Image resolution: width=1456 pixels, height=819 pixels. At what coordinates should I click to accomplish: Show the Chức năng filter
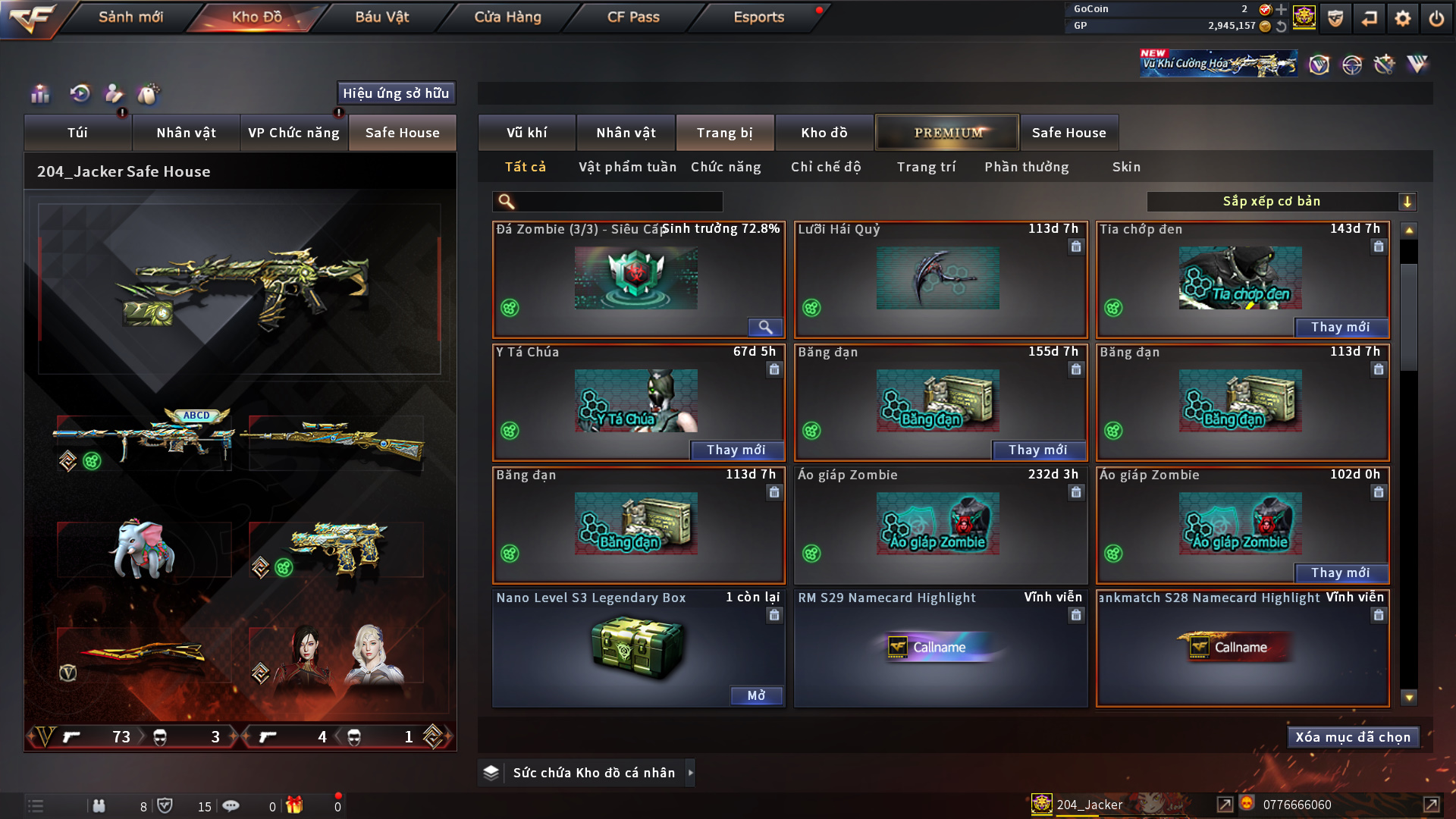[x=726, y=167]
